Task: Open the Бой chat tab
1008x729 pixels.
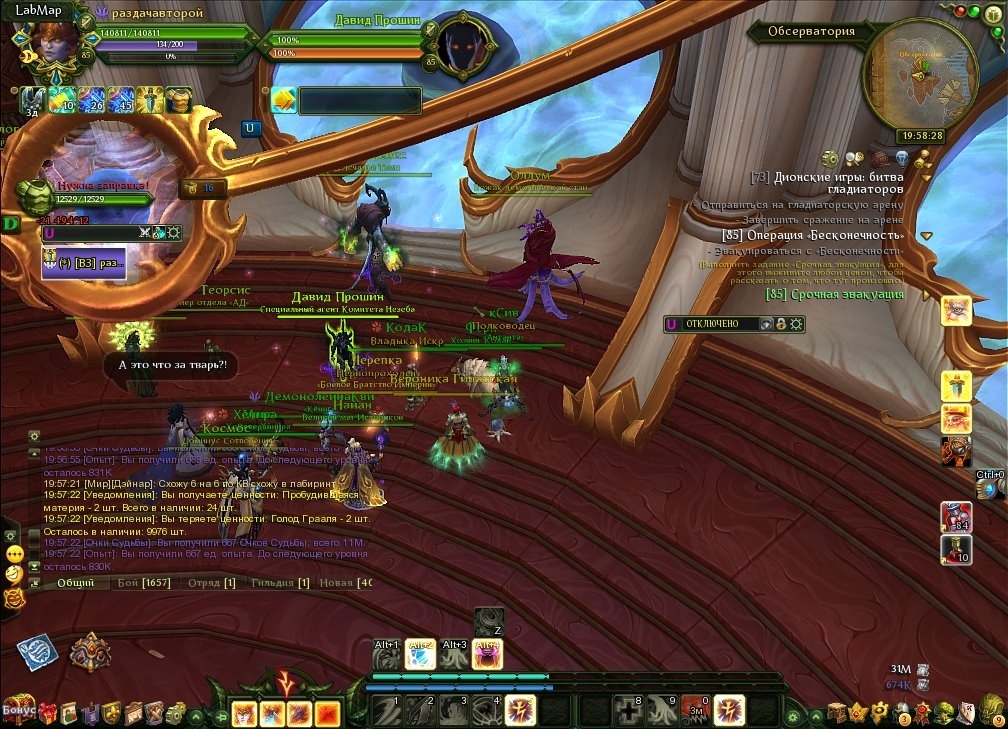Action: [x=142, y=583]
